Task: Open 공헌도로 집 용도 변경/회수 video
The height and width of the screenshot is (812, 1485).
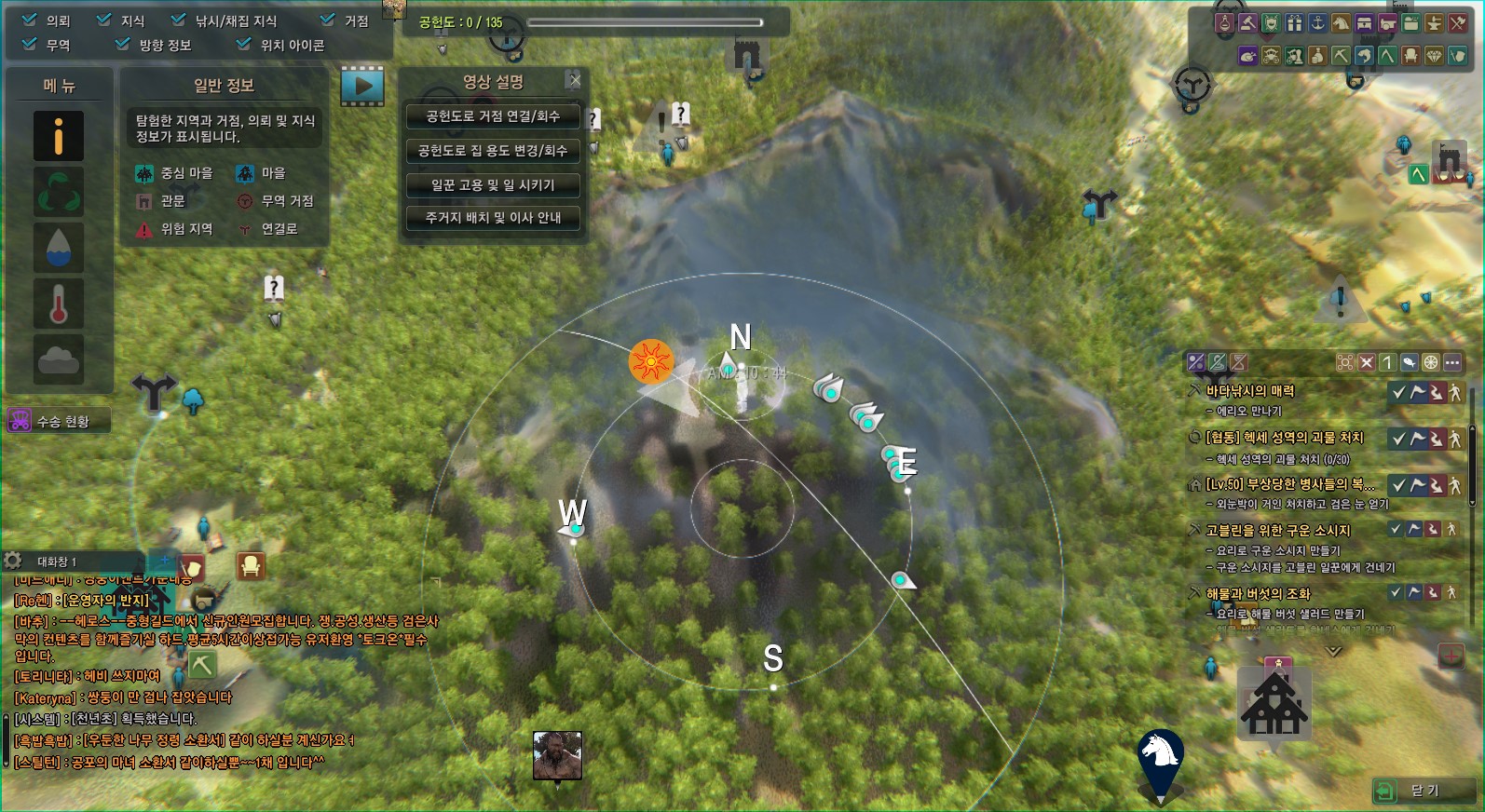Action: click(493, 151)
